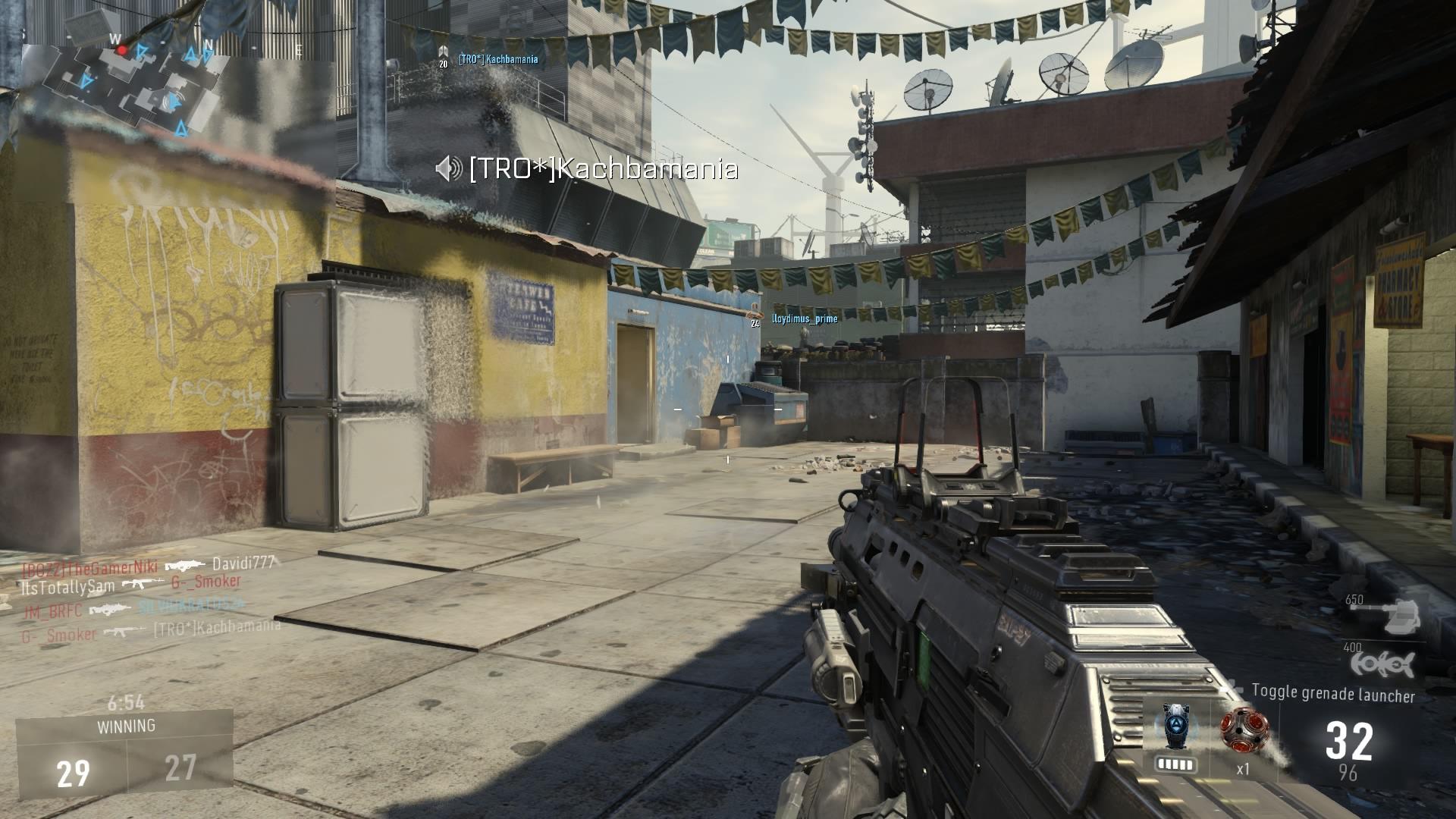Click the lloydimus_prime teammate nameplate
The image size is (1456, 819).
click(x=804, y=319)
